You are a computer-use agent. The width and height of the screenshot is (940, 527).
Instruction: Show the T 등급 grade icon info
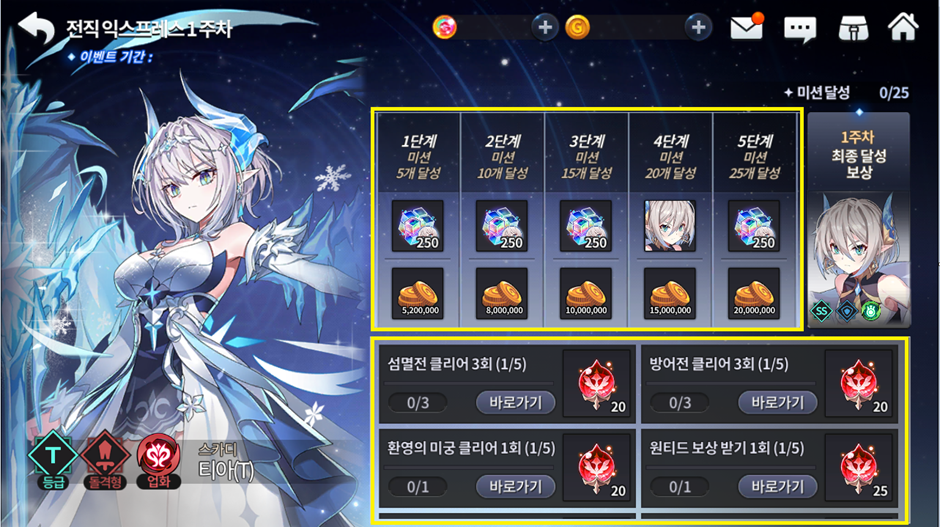51,460
